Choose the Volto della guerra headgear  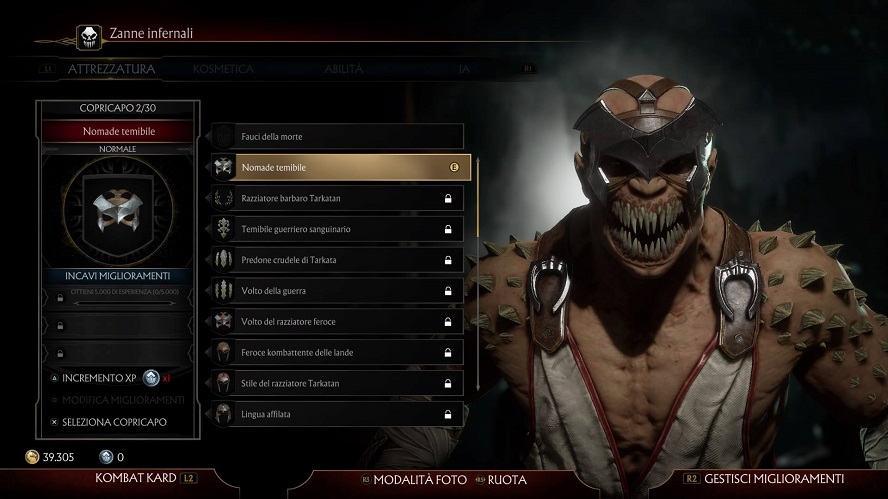pos(337,291)
